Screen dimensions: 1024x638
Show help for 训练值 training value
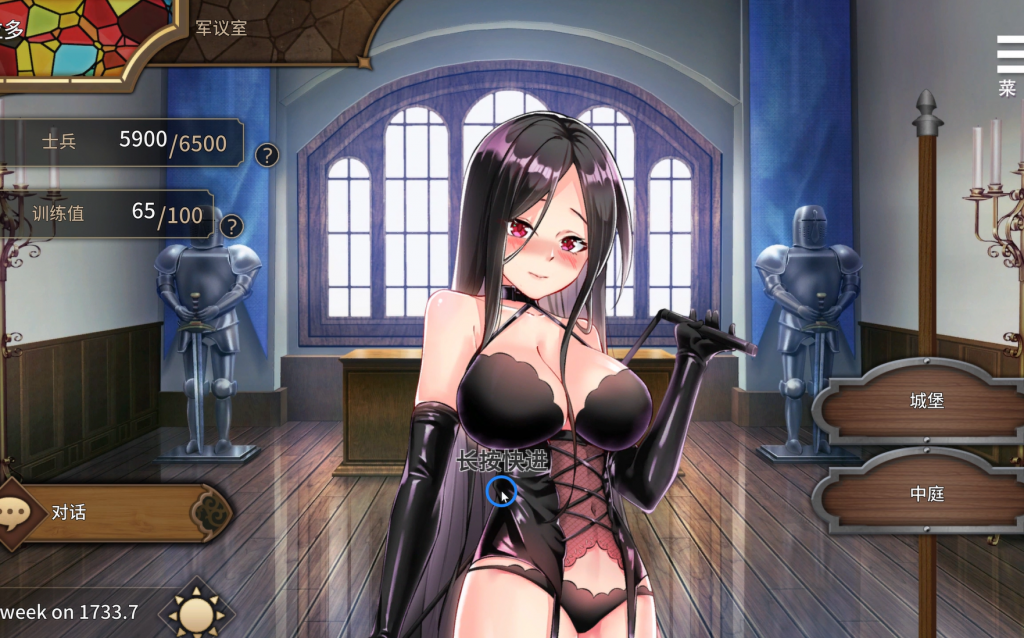(x=232, y=226)
